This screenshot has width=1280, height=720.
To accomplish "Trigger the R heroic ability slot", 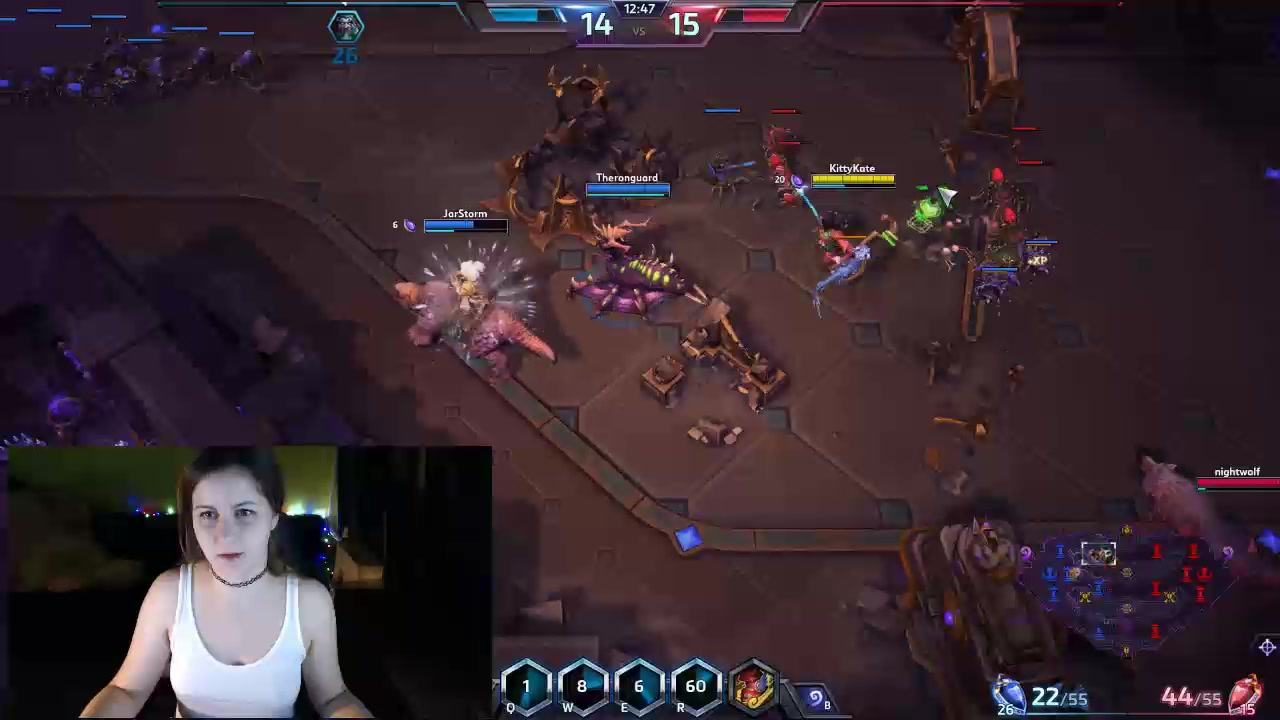I will pyautogui.click(x=696, y=687).
